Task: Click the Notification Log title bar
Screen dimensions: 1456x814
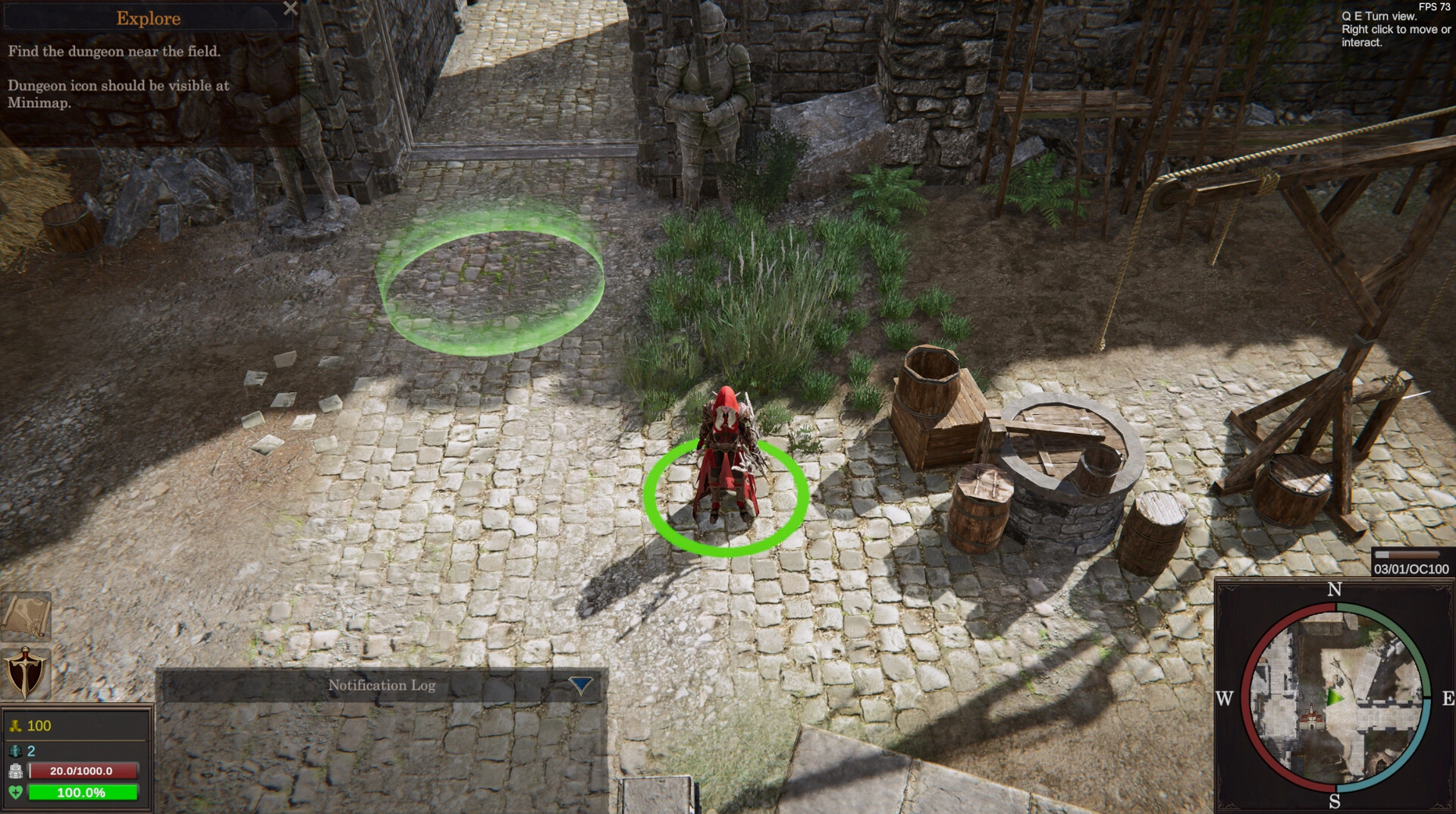Action: 382,684
